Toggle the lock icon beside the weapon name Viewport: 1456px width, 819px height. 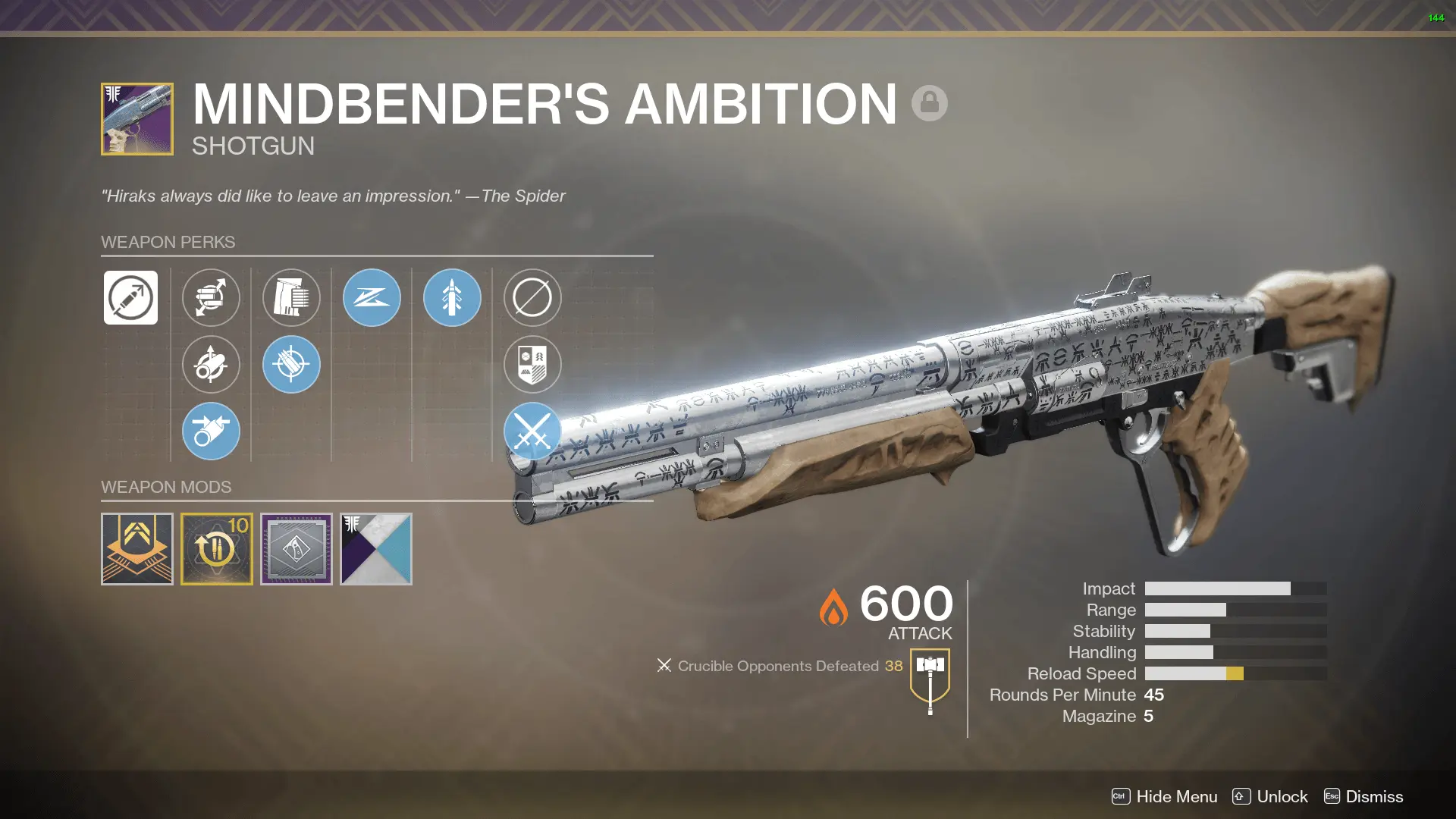[930, 103]
